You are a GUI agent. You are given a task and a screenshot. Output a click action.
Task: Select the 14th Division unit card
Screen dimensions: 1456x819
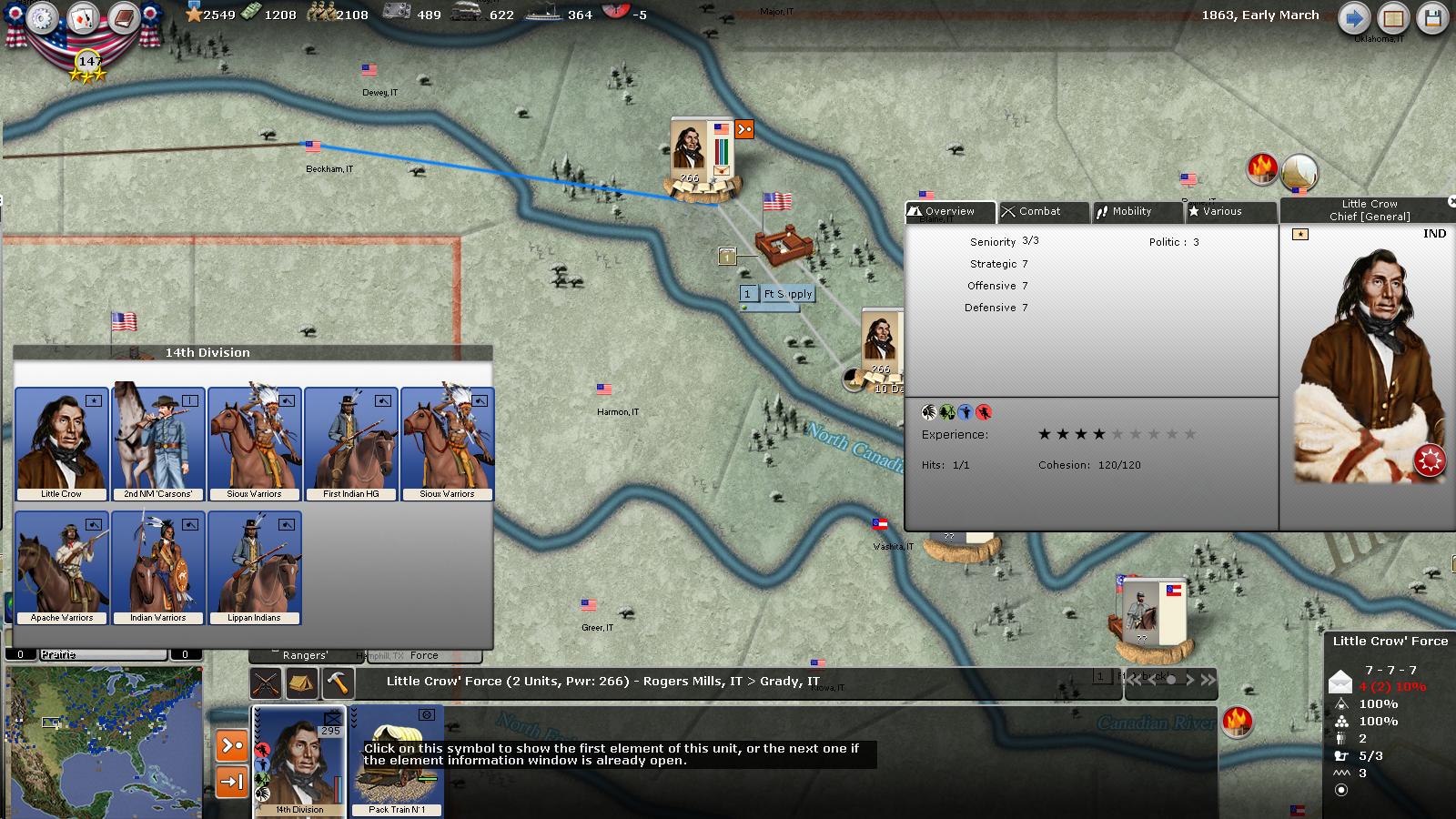(299, 761)
